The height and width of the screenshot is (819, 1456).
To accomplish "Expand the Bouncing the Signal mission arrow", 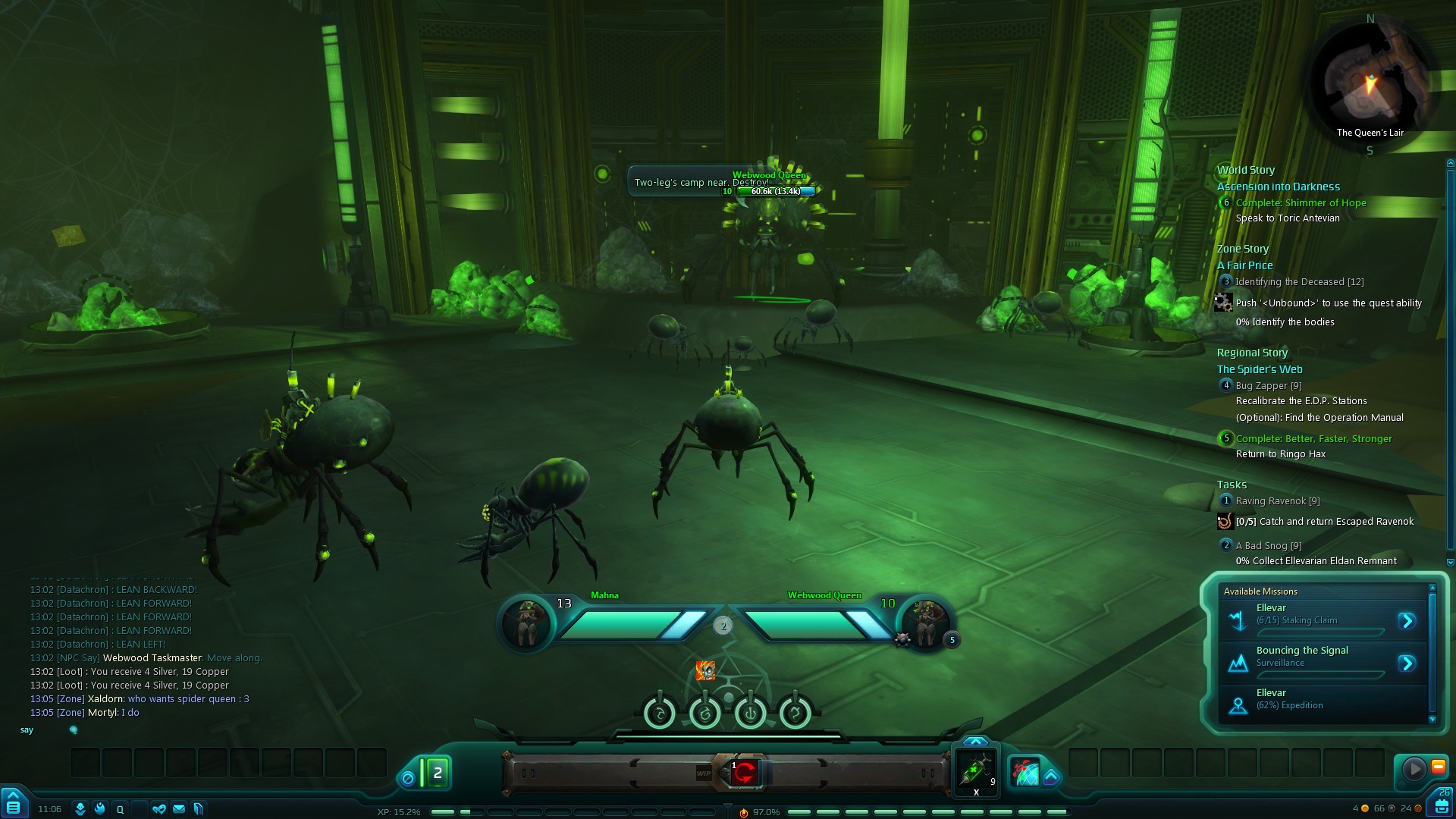I will (x=1407, y=664).
